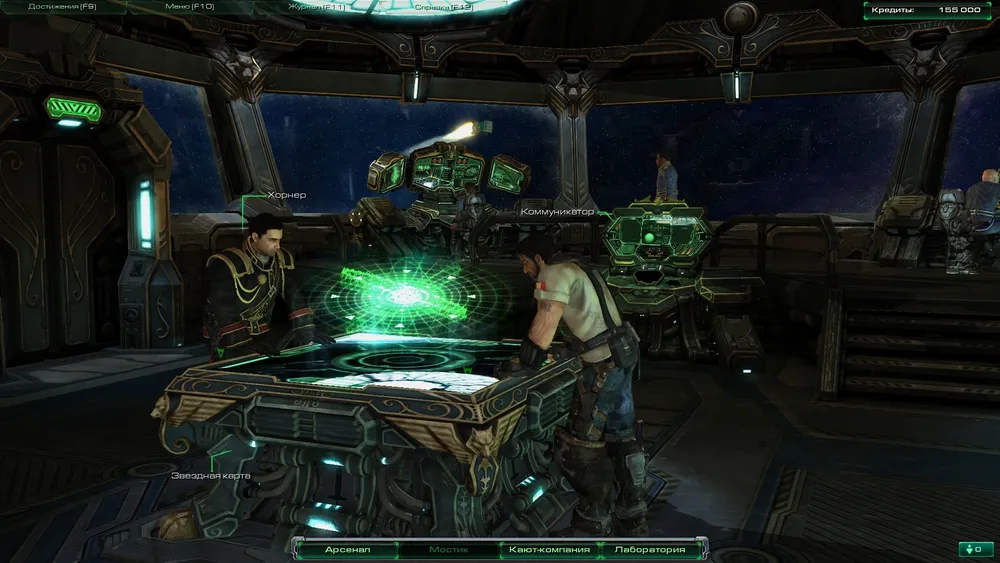
Task: Open the Справка (F12) help
Action: coord(445,7)
